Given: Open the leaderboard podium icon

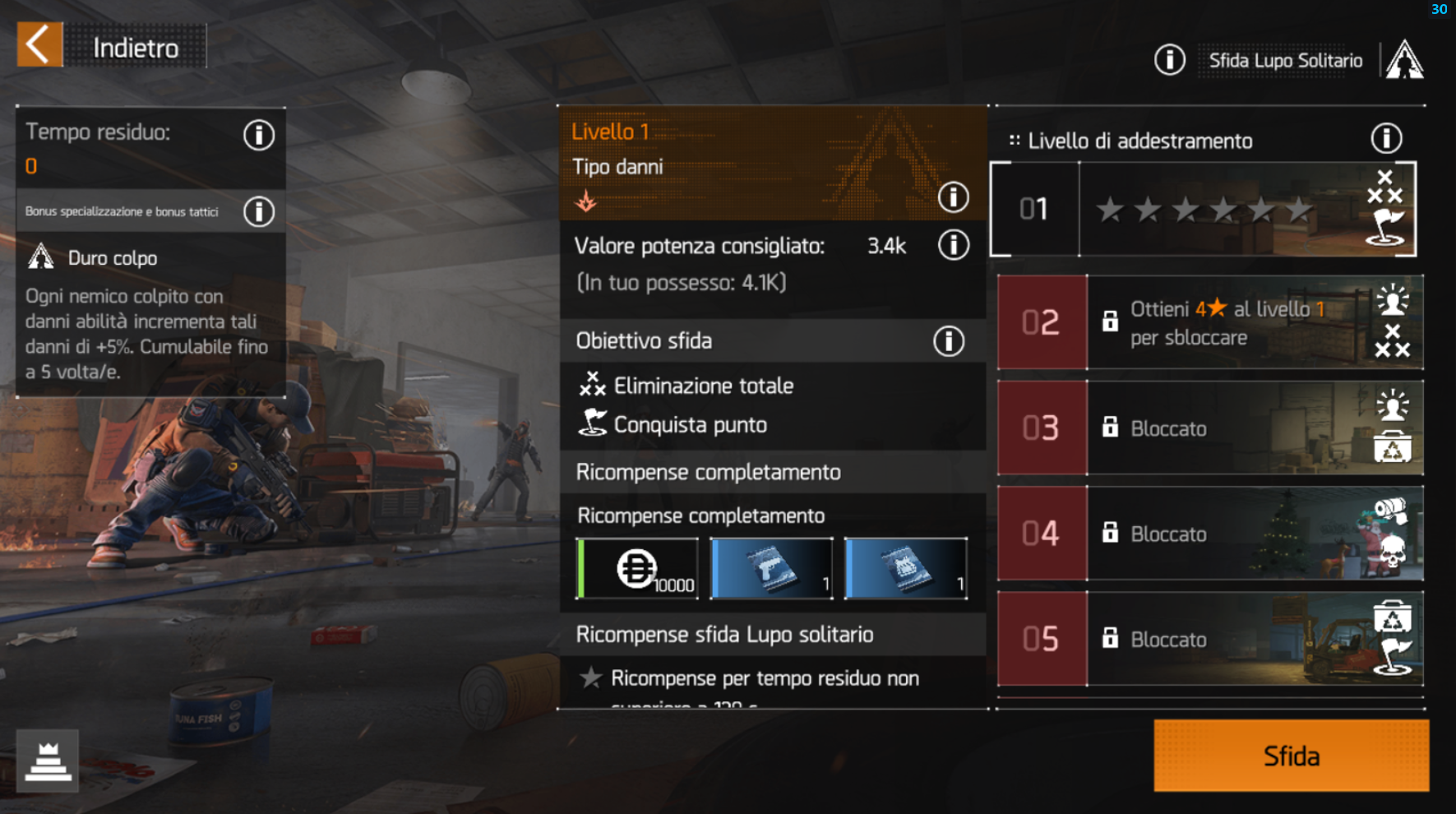Looking at the screenshot, I should pos(48,761).
